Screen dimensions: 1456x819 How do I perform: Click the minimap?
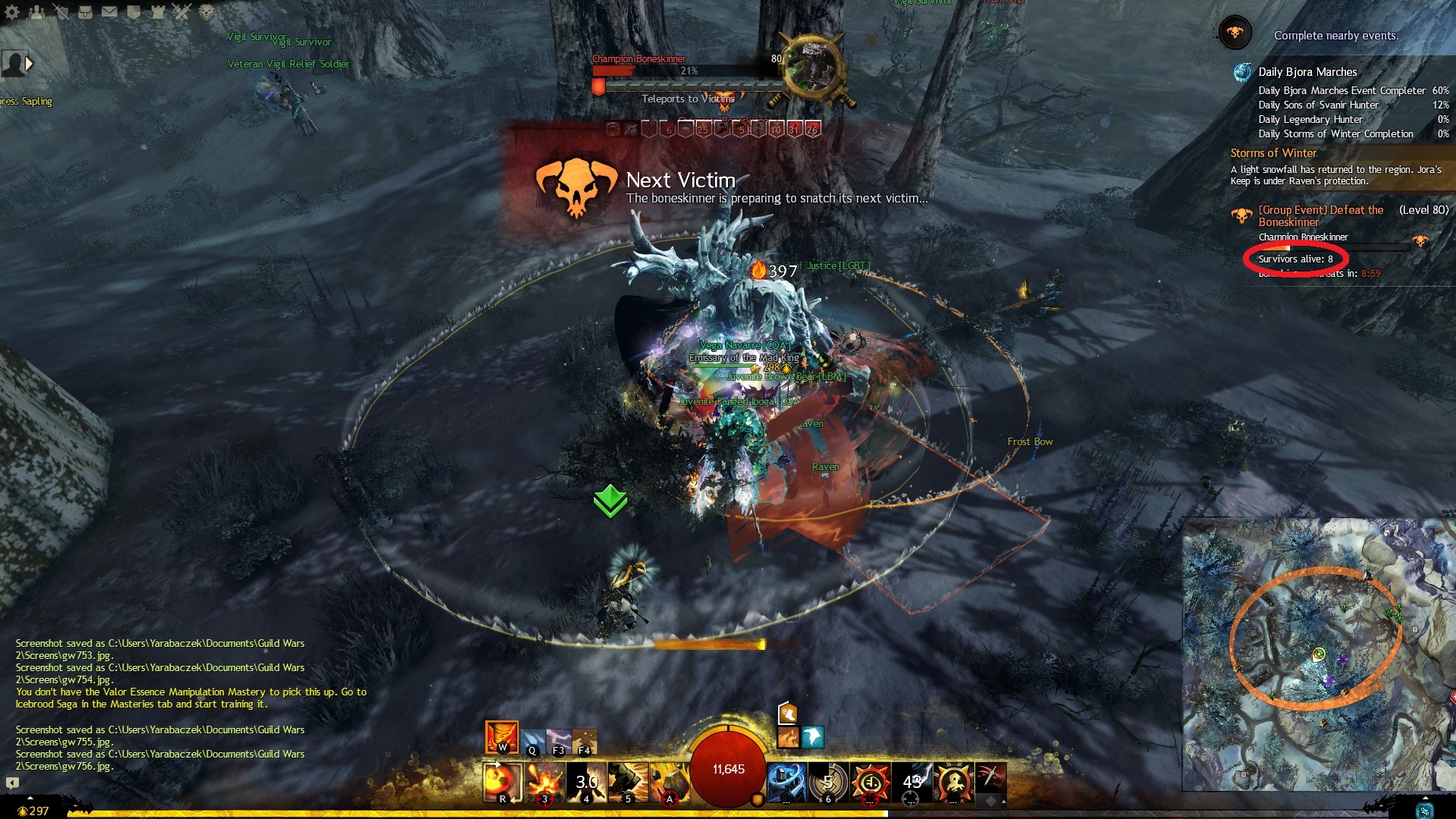[x=1318, y=654]
